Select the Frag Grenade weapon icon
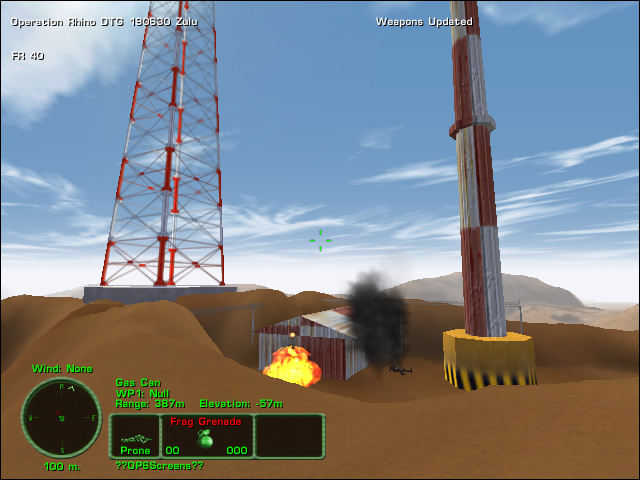Image resolution: width=640 pixels, height=480 pixels. (x=206, y=439)
